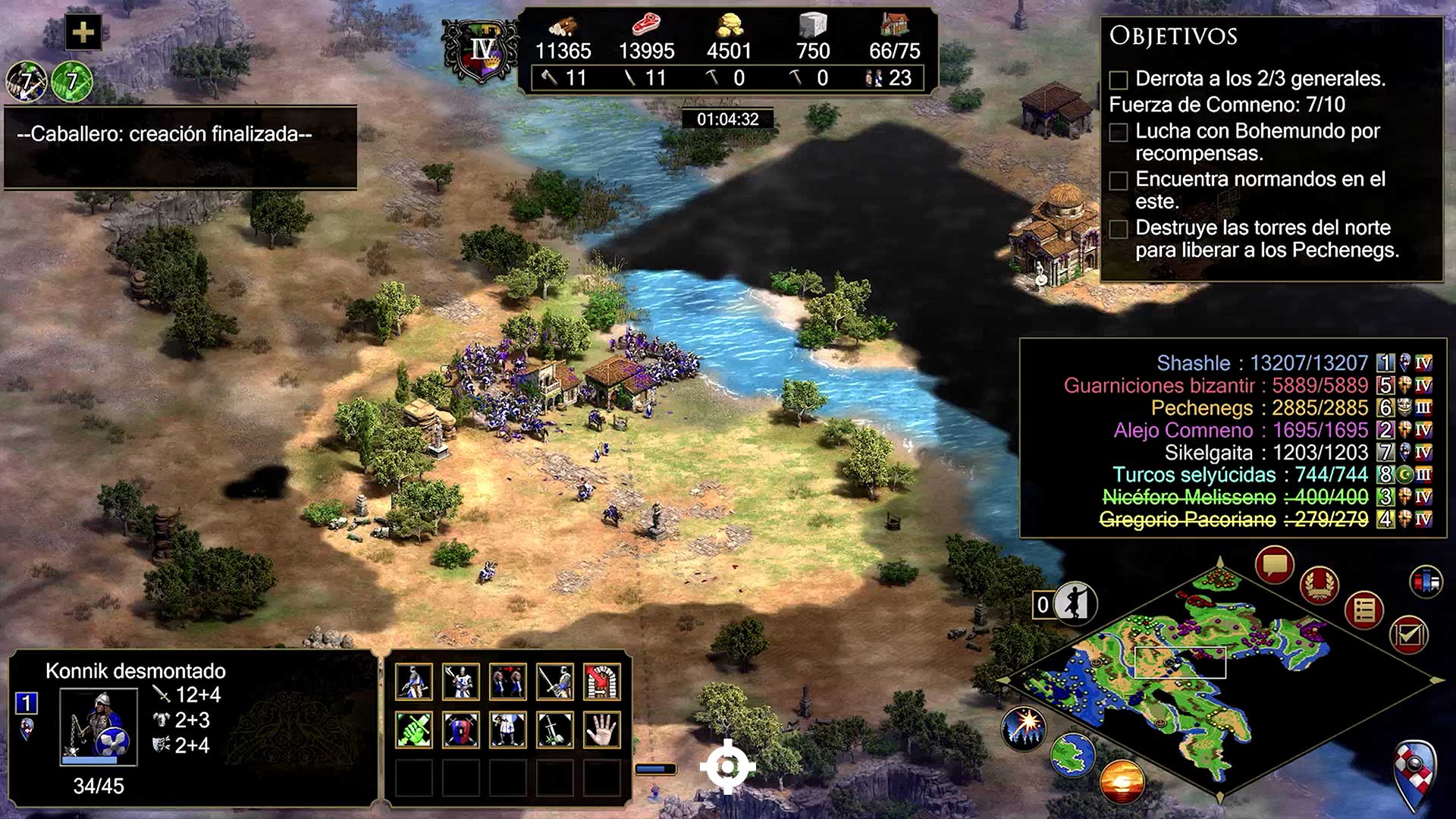Open the checkered shield game menu
Image resolution: width=1456 pixels, height=819 pixels.
click(x=1415, y=773)
